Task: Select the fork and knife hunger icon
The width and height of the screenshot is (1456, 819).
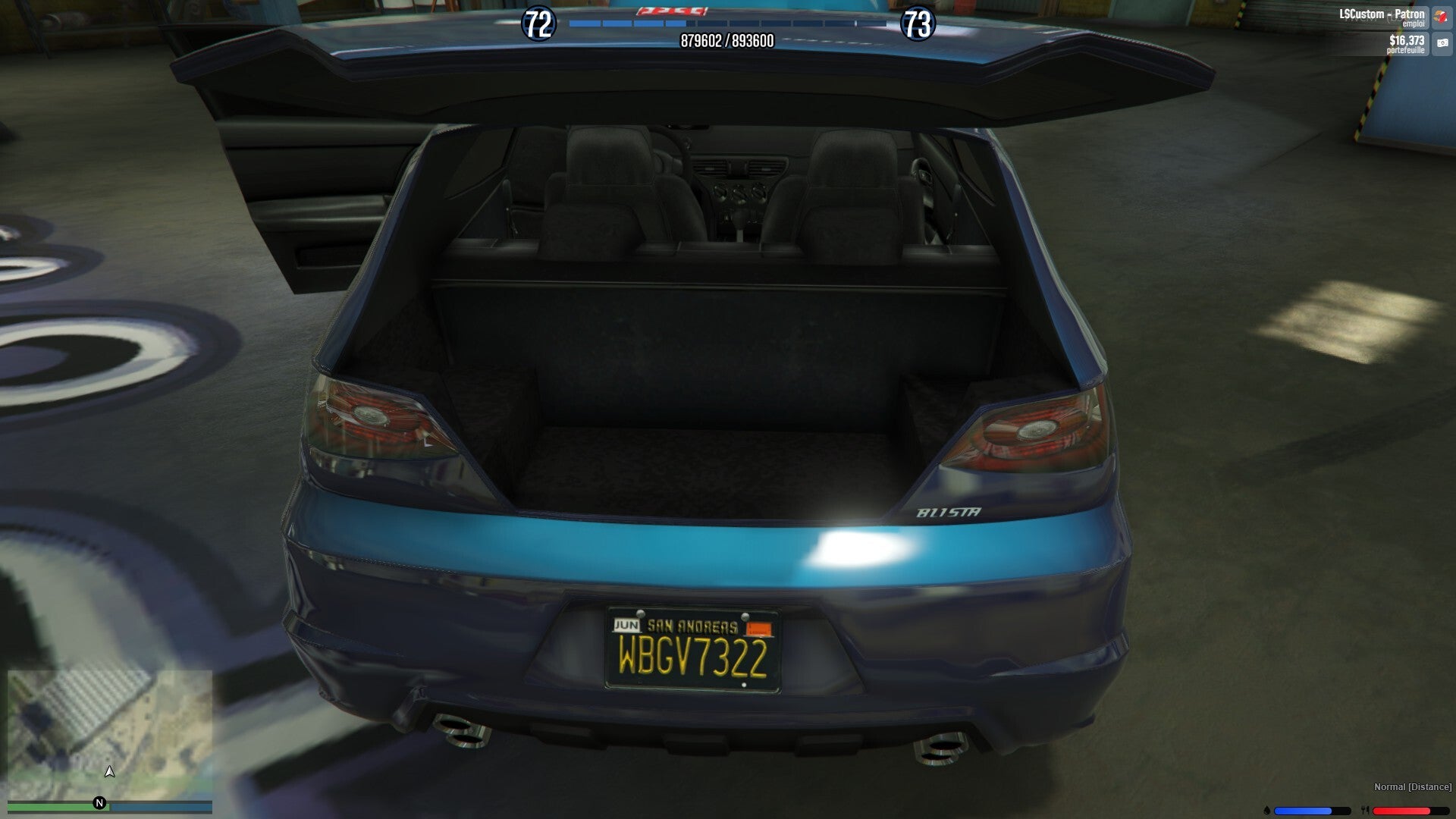Action: point(1365,811)
